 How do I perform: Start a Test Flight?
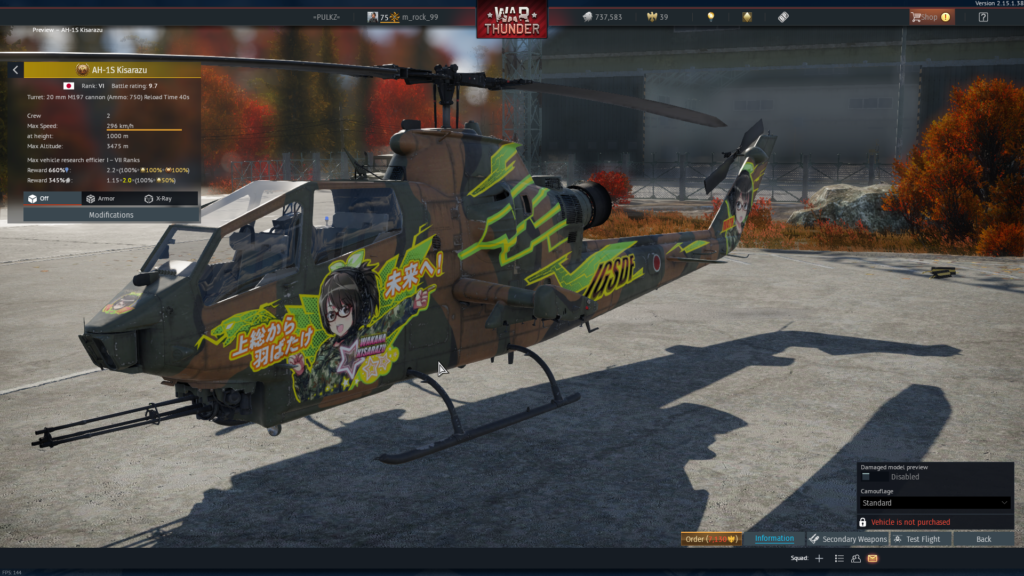[921, 539]
